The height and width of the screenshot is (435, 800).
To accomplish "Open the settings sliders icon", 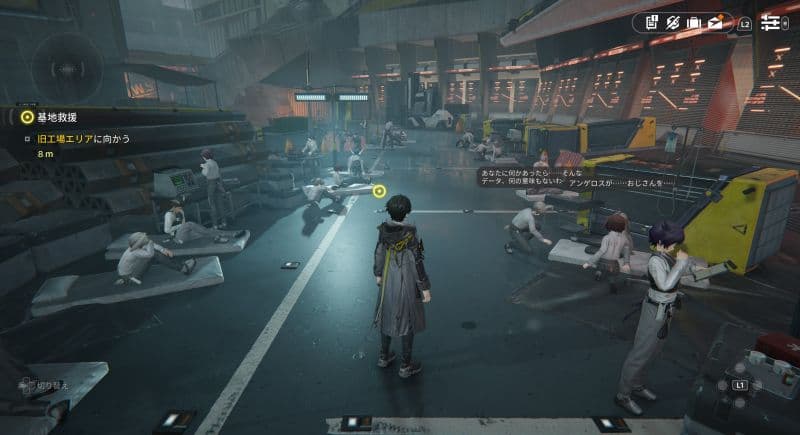I will [x=773, y=22].
